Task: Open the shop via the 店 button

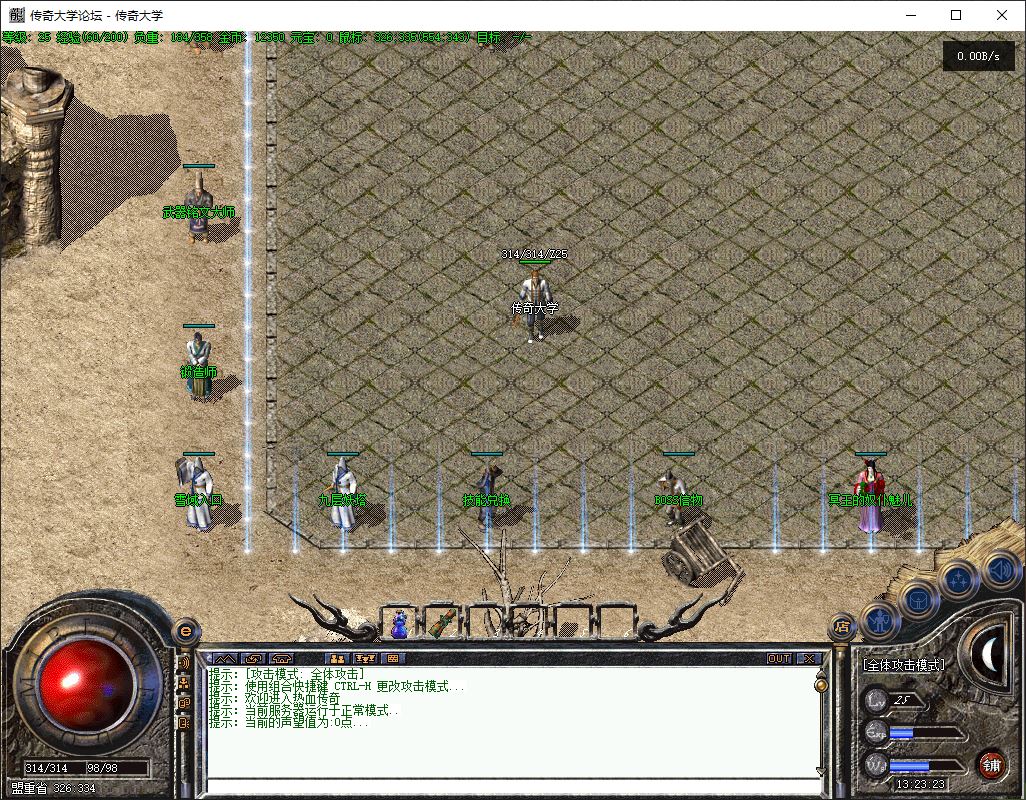Action: pyautogui.click(x=841, y=627)
